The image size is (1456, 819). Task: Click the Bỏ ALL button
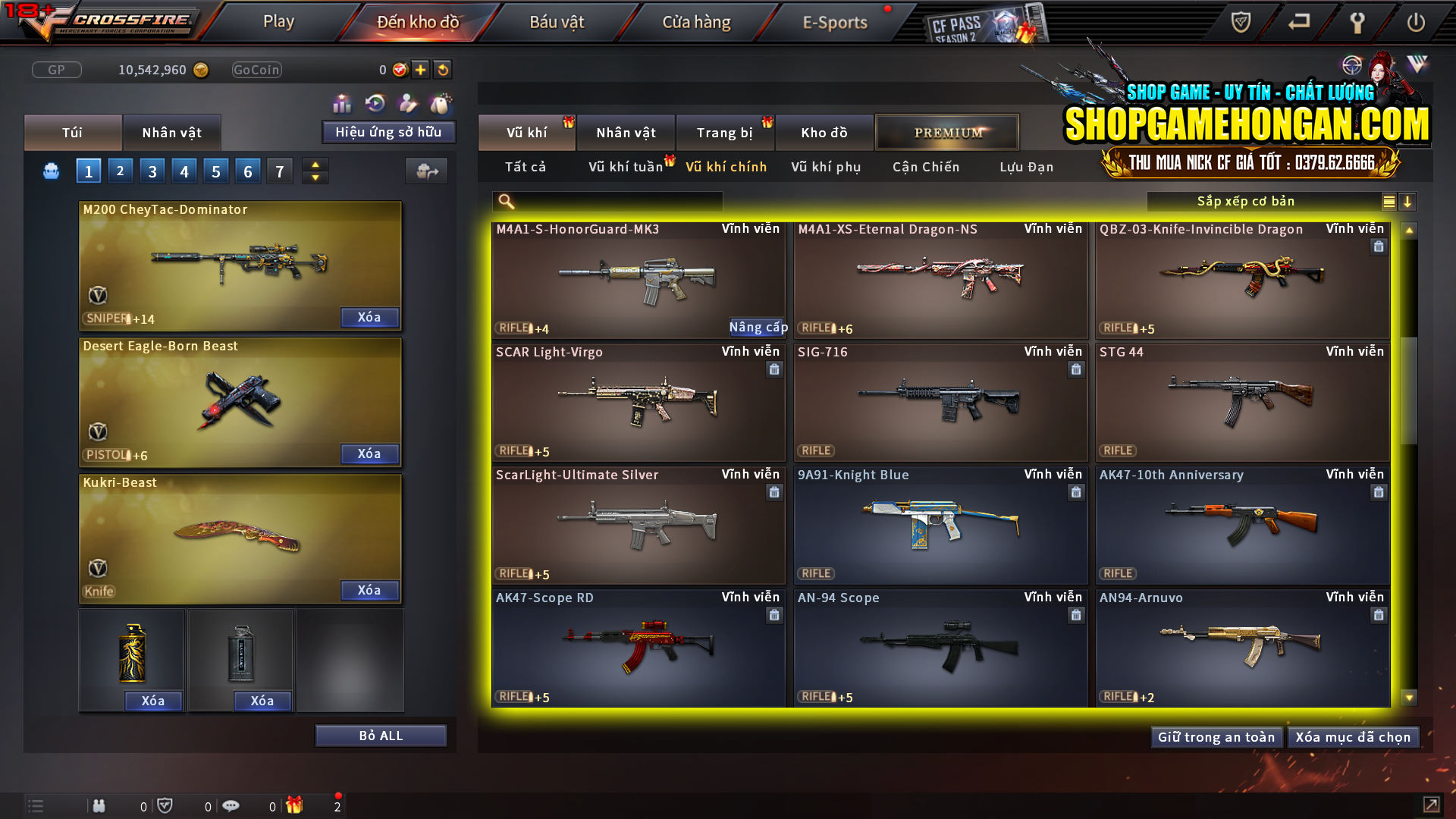[381, 735]
